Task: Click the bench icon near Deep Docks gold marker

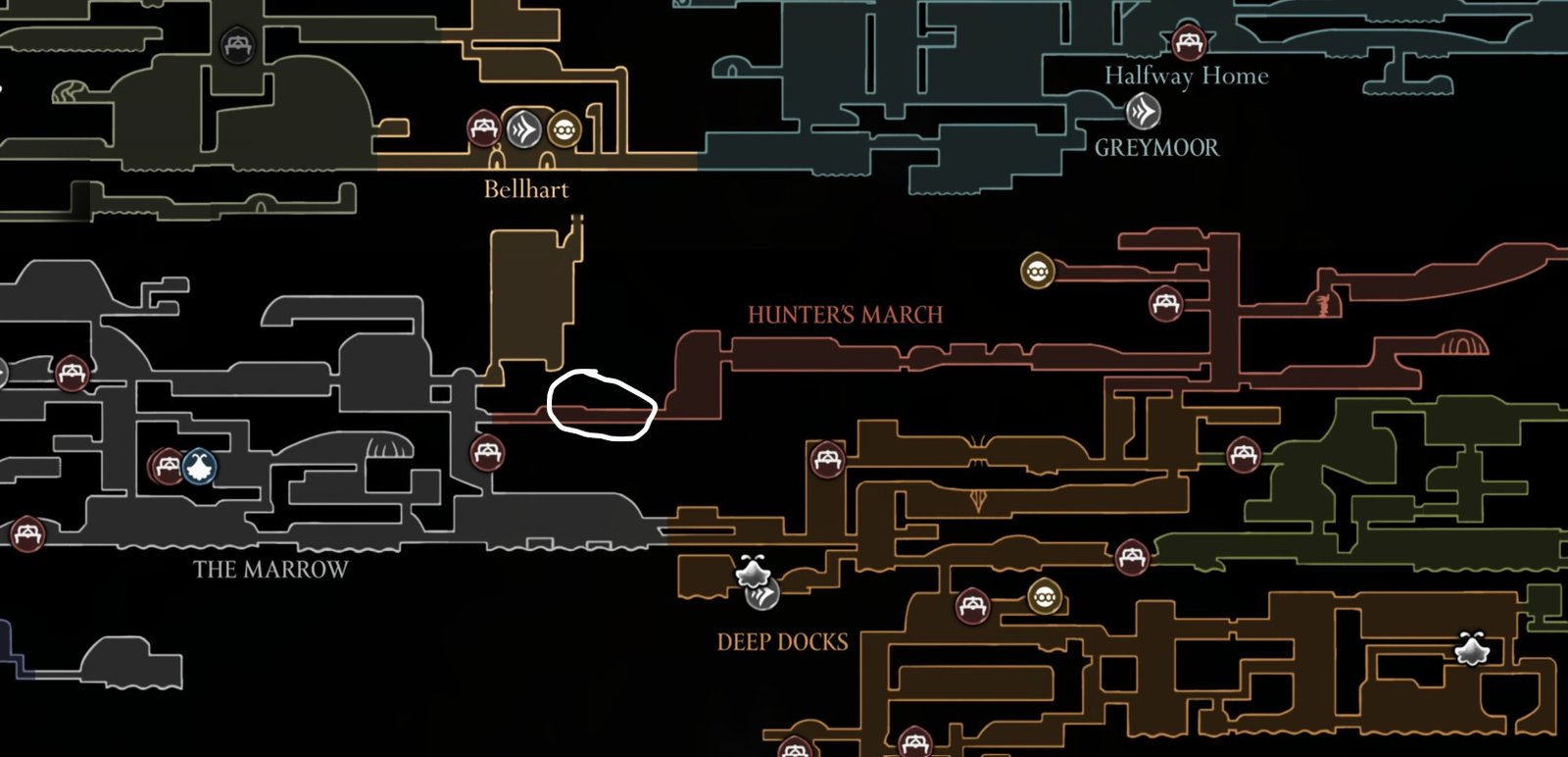Action: (973, 606)
